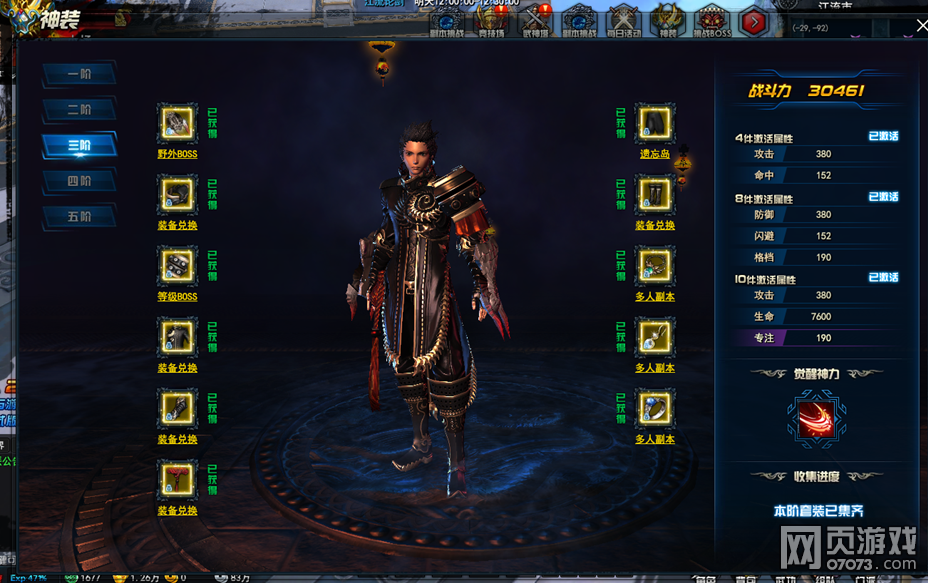Select the 二阶 tier tab
928x583 pixels.
coord(79,109)
